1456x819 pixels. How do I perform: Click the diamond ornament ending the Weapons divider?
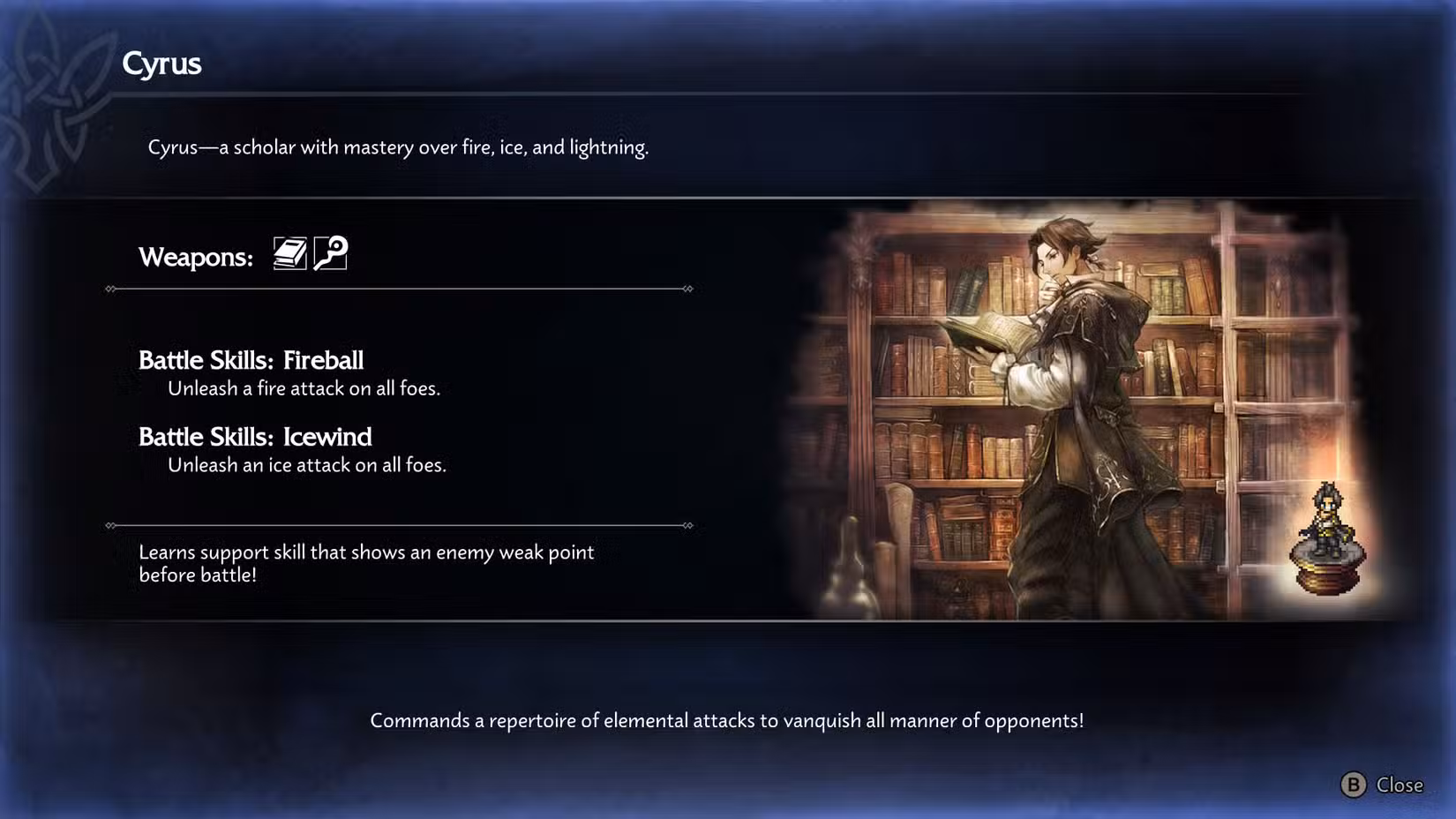coord(687,288)
